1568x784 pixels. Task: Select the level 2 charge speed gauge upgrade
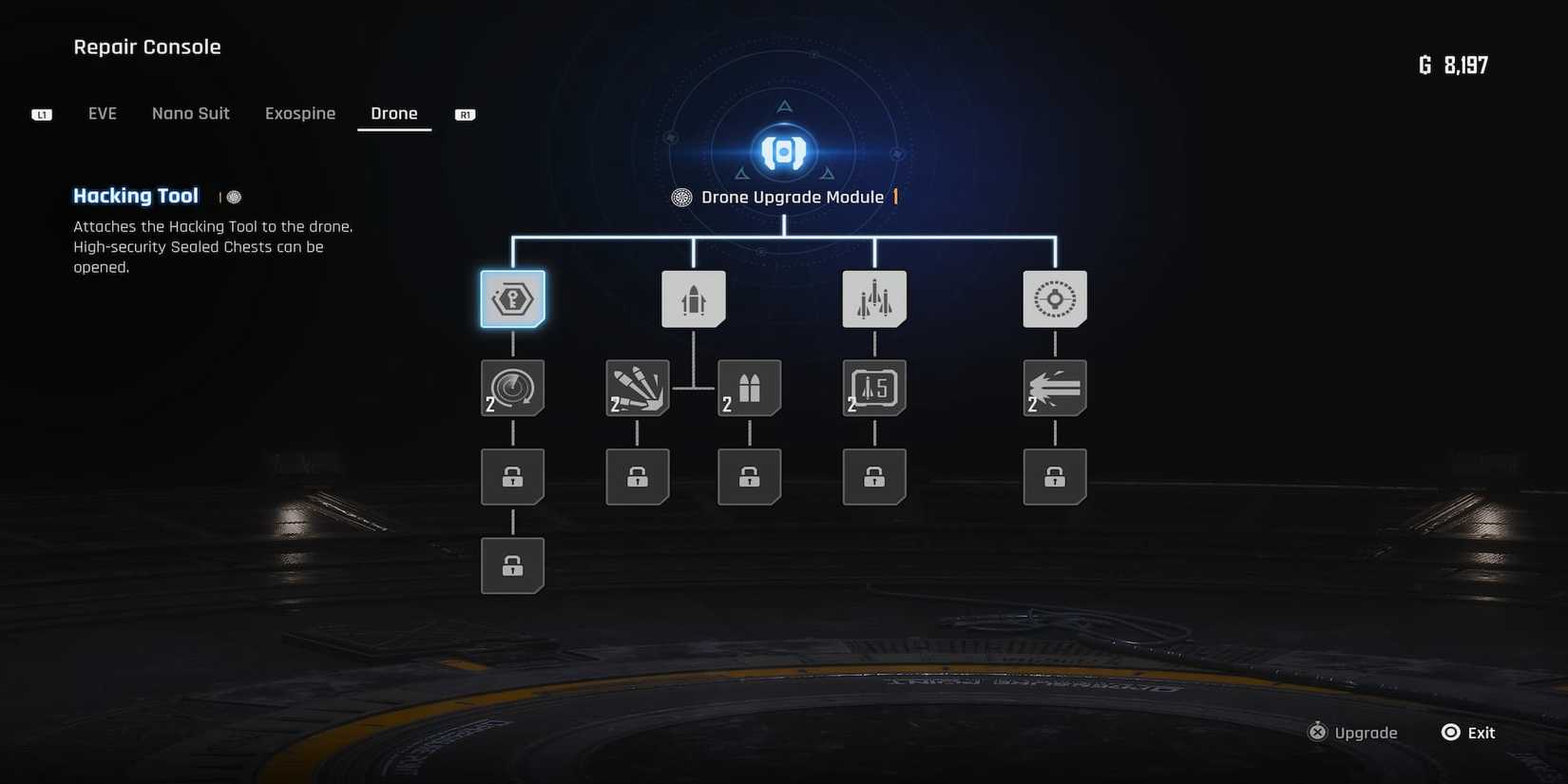[513, 387]
